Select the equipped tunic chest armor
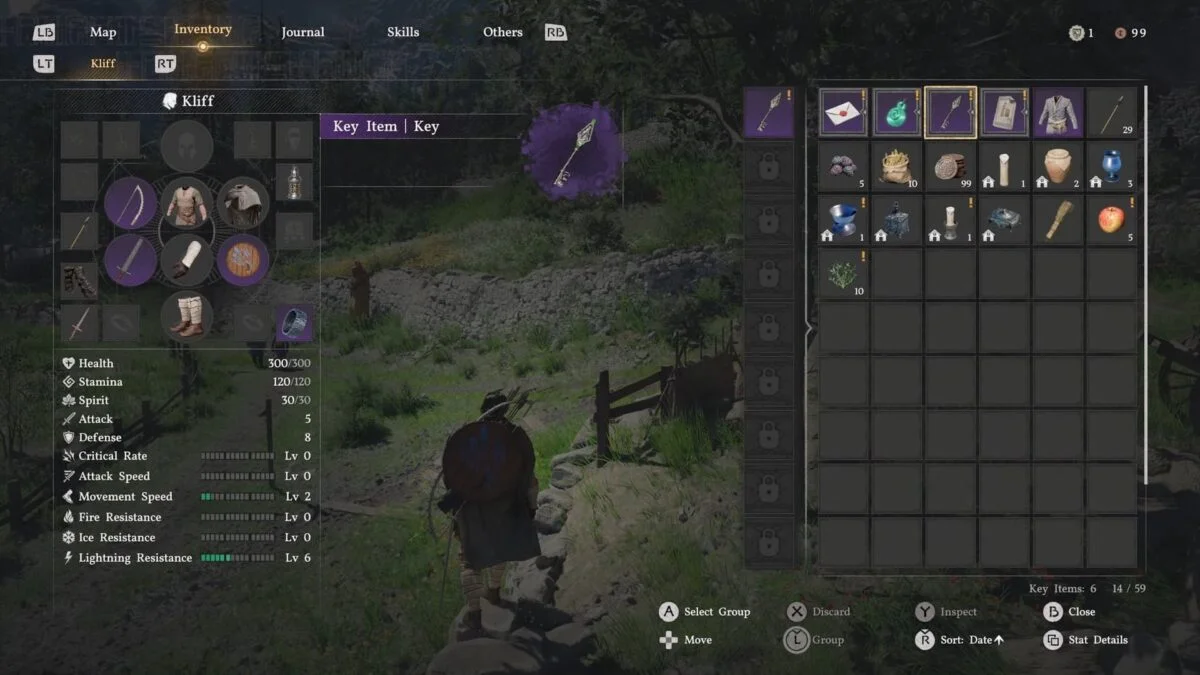This screenshot has height=675, width=1200. pyautogui.click(x=187, y=203)
